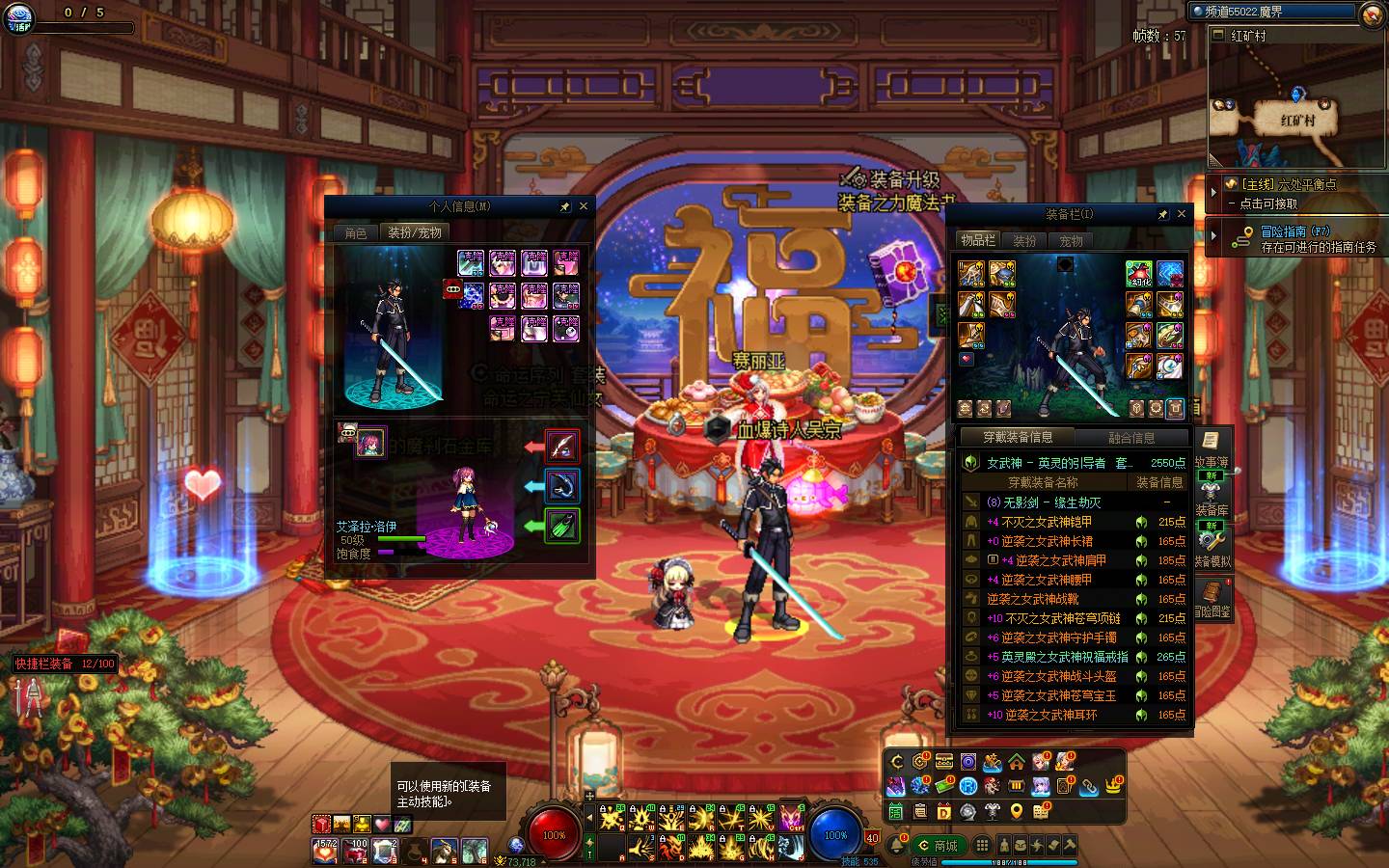Image resolution: width=1389 pixels, height=868 pixels.
Task: Select the pet portrait slot 艾泽拉·洛伊
Action: [x=370, y=443]
